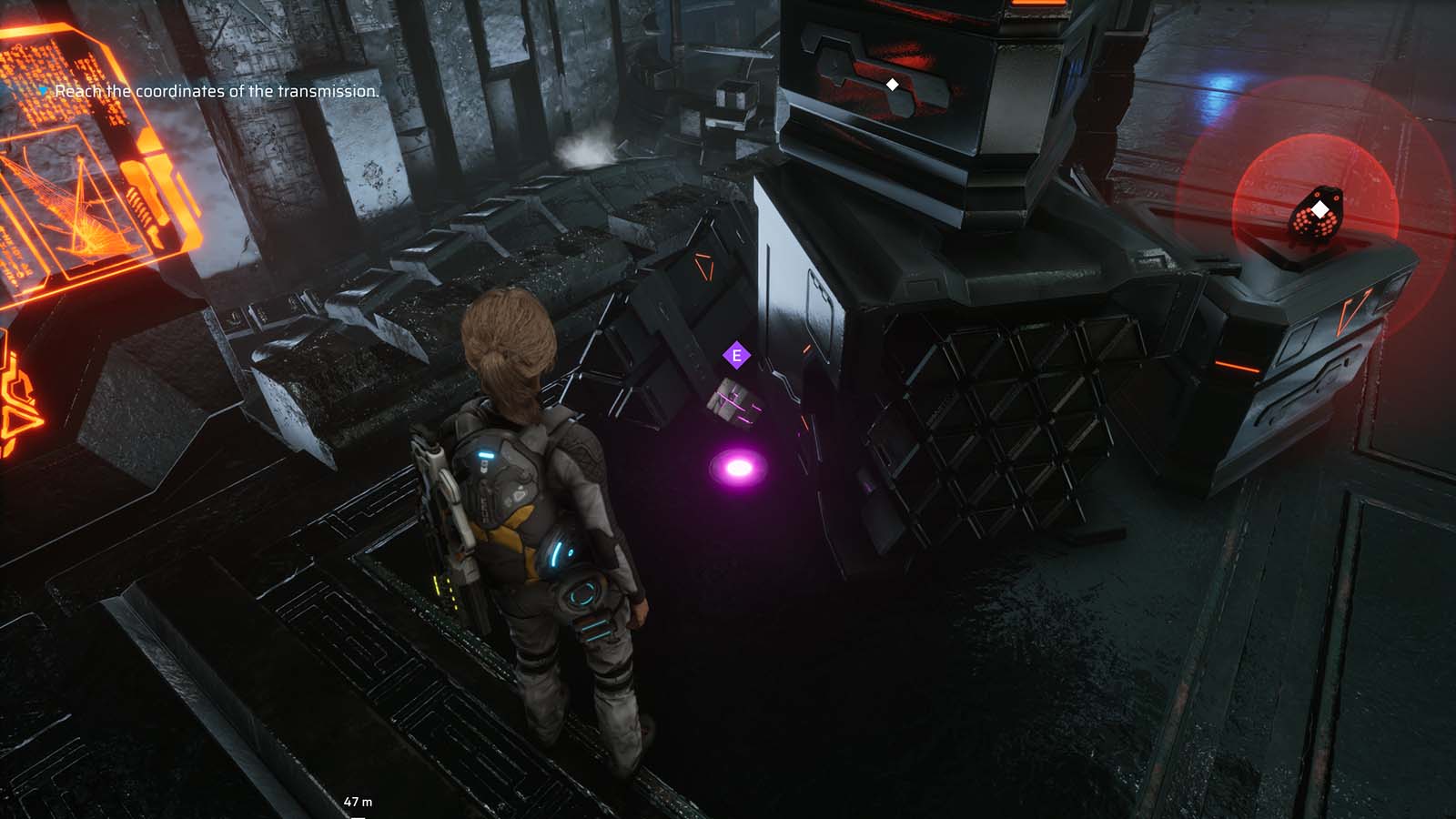Select the 'Reach the coordinates' objective line
Image resolution: width=1456 pixels, height=819 pixels.
(x=217, y=91)
